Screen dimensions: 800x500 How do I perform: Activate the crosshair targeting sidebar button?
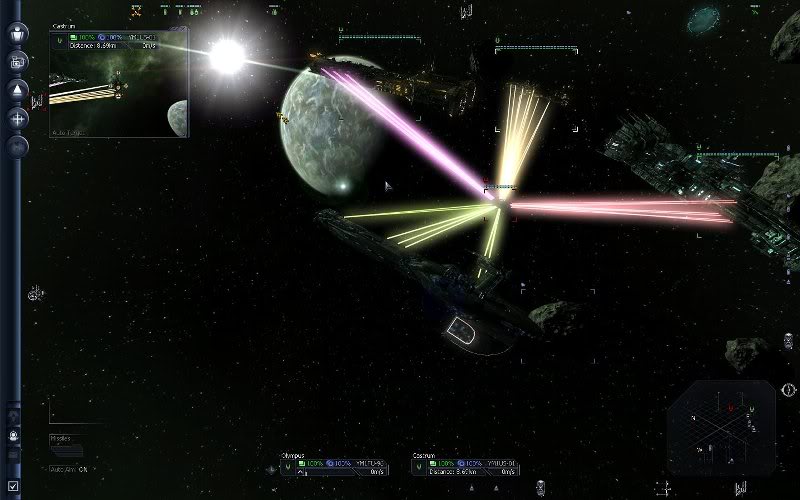18,118
